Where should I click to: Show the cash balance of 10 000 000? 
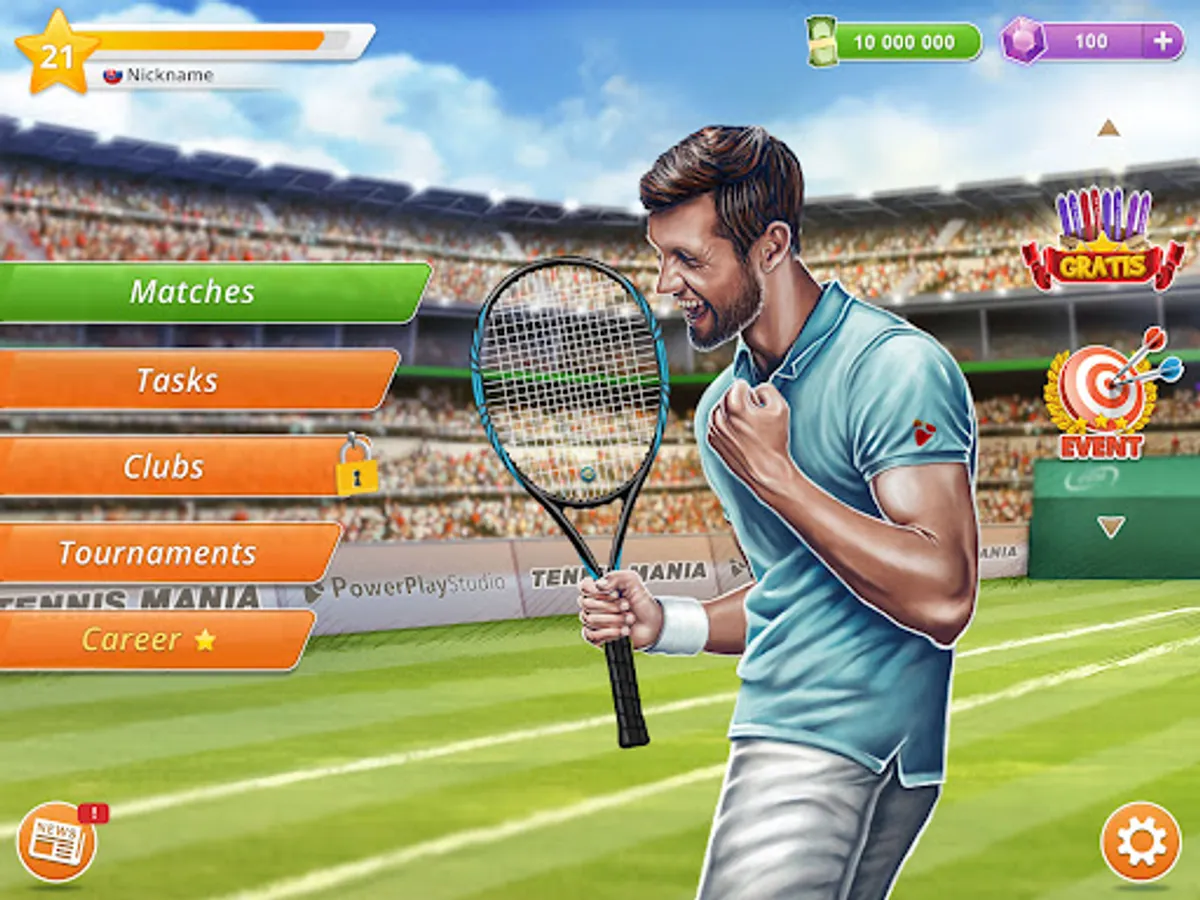pos(895,42)
